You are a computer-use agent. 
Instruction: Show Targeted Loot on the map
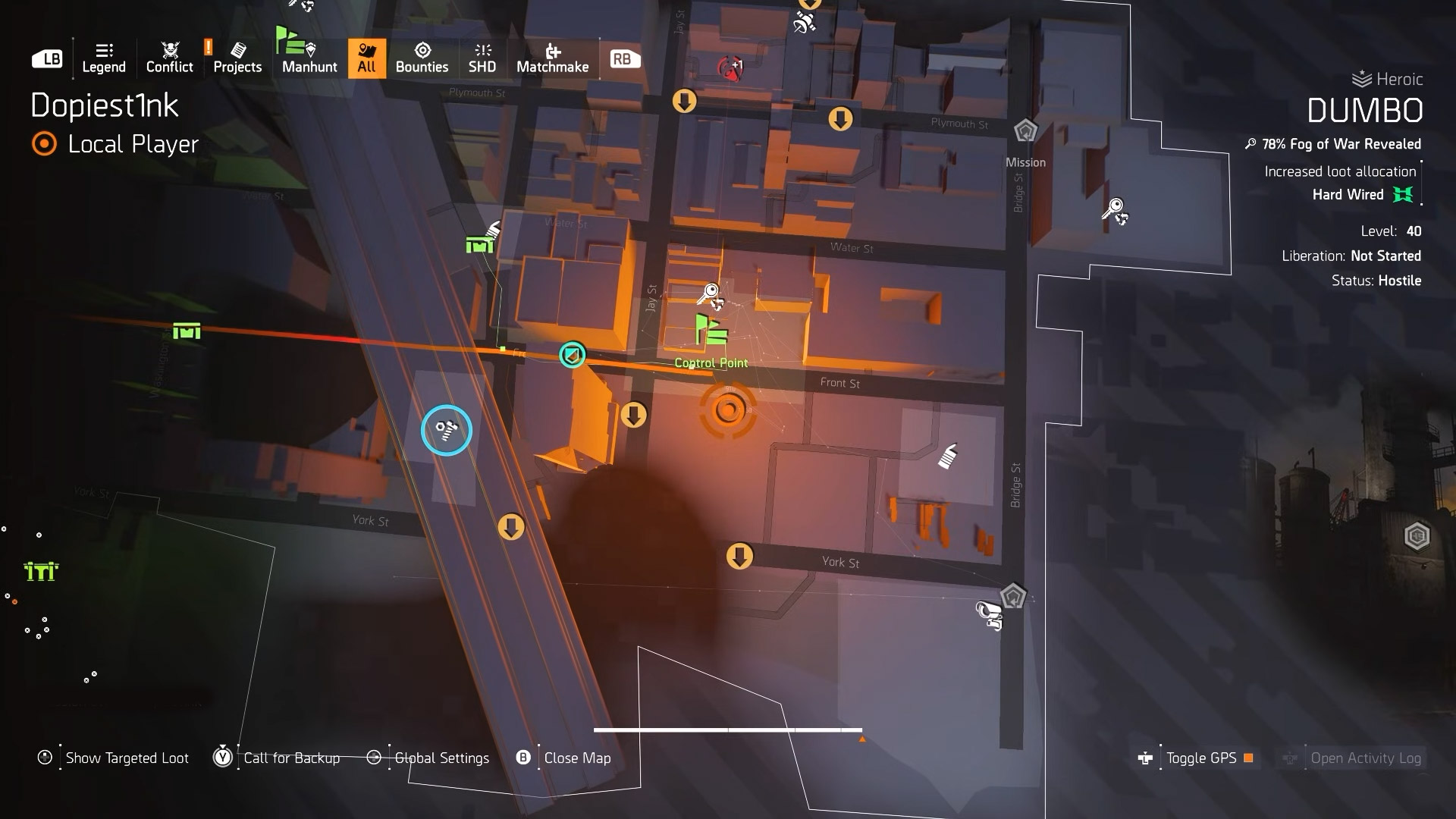[x=127, y=758]
